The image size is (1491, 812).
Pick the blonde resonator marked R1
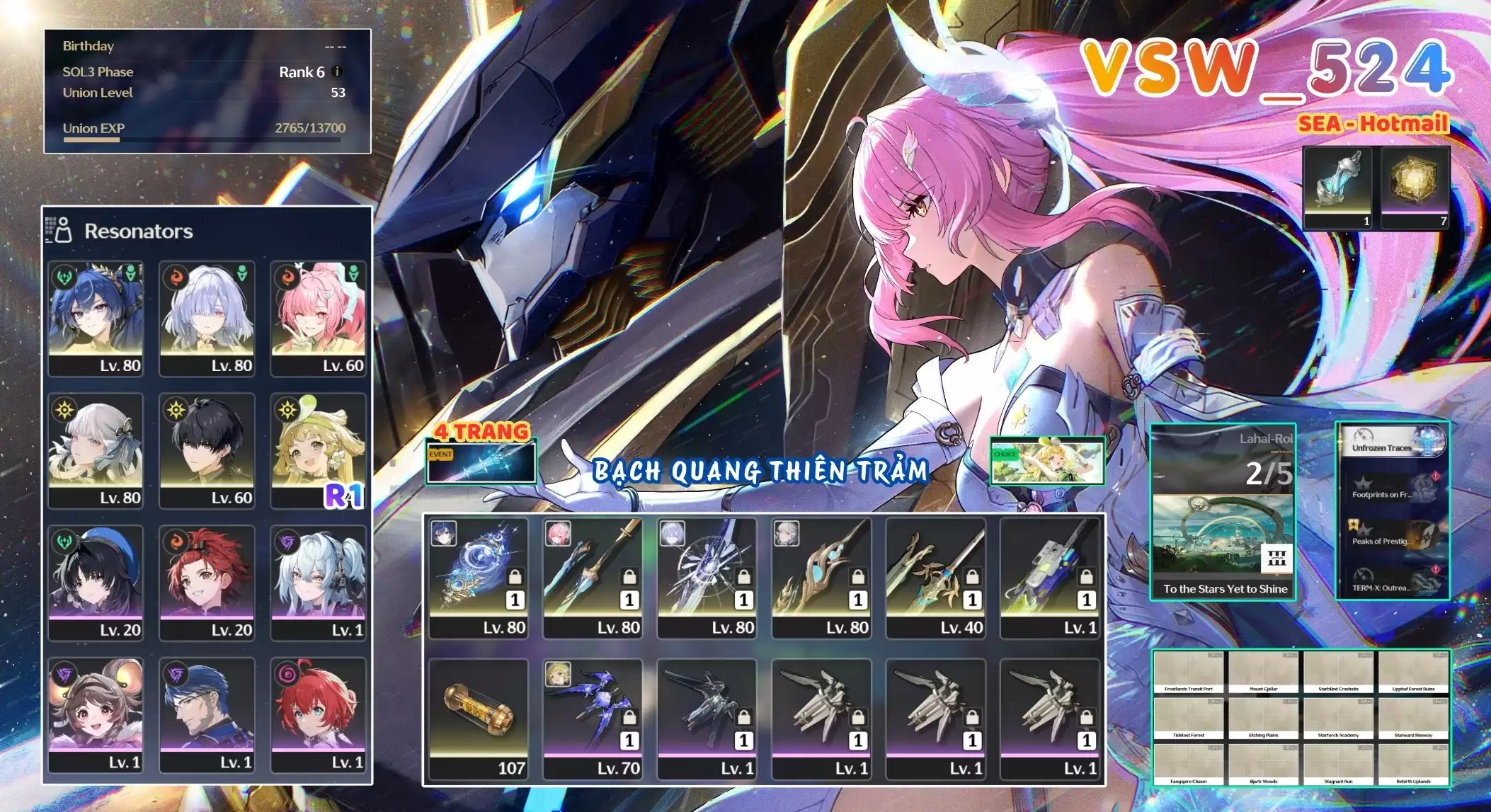click(319, 450)
